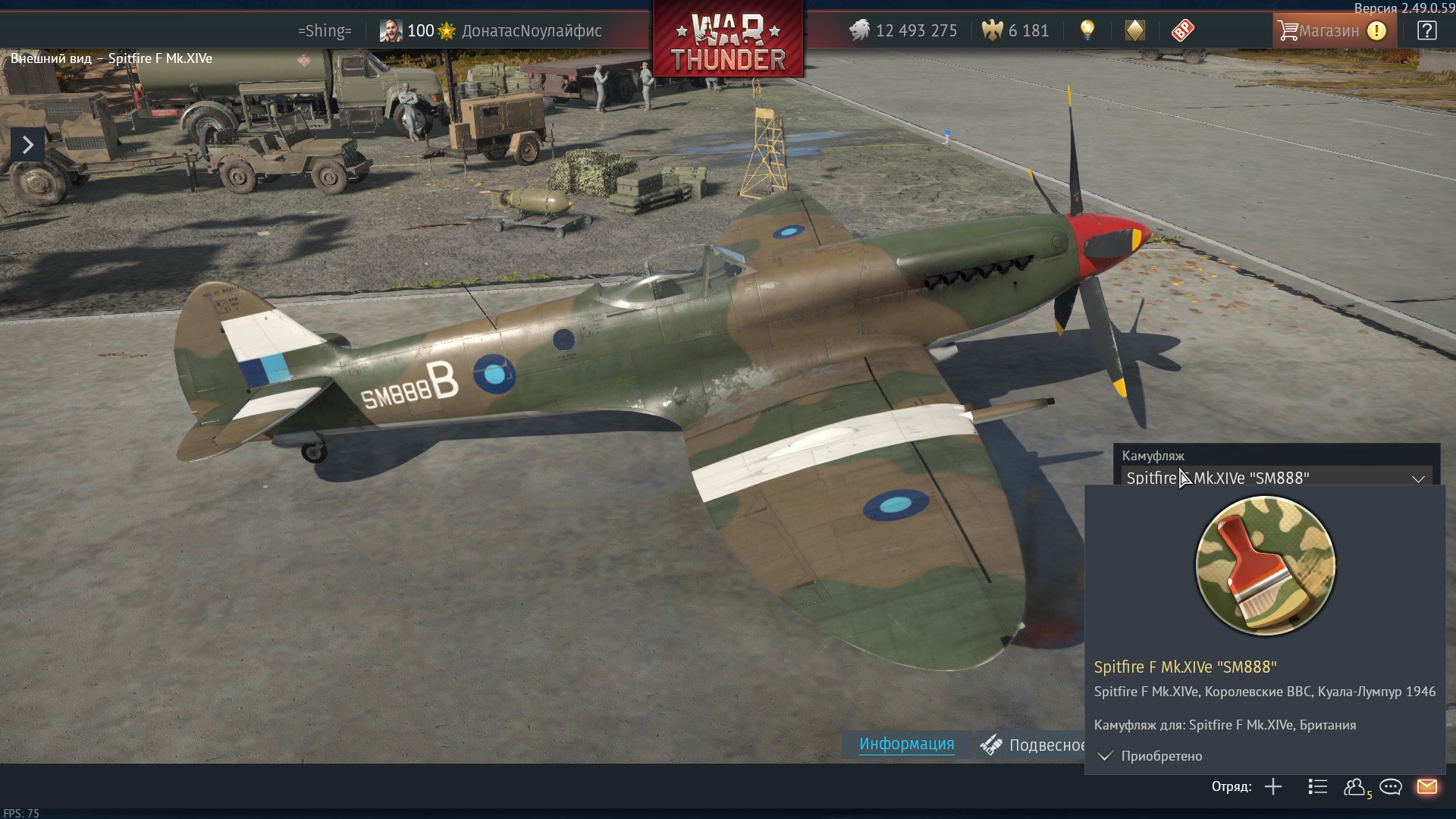This screenshot has height=819, width=1456.
Task: Open the chat speech bubble
Action: click(x=1390, y=786)
